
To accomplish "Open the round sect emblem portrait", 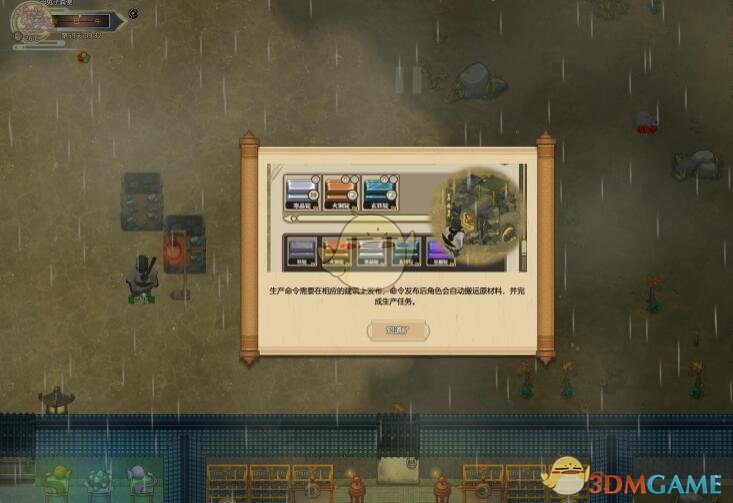I will (x=31, y=20).
